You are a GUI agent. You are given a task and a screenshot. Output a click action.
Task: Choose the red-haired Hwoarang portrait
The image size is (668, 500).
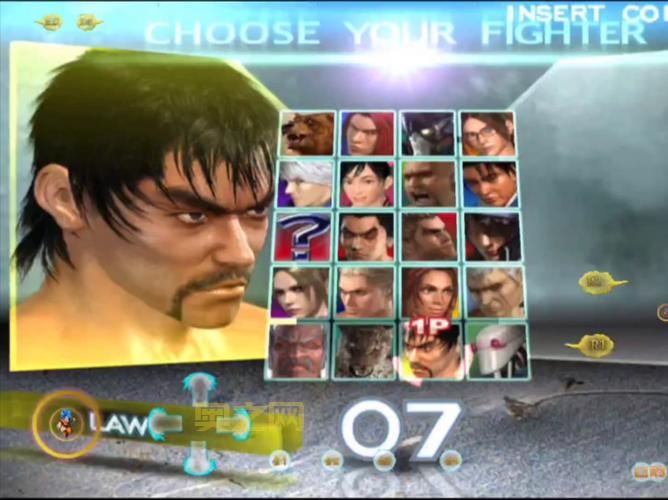pos(366,132)
